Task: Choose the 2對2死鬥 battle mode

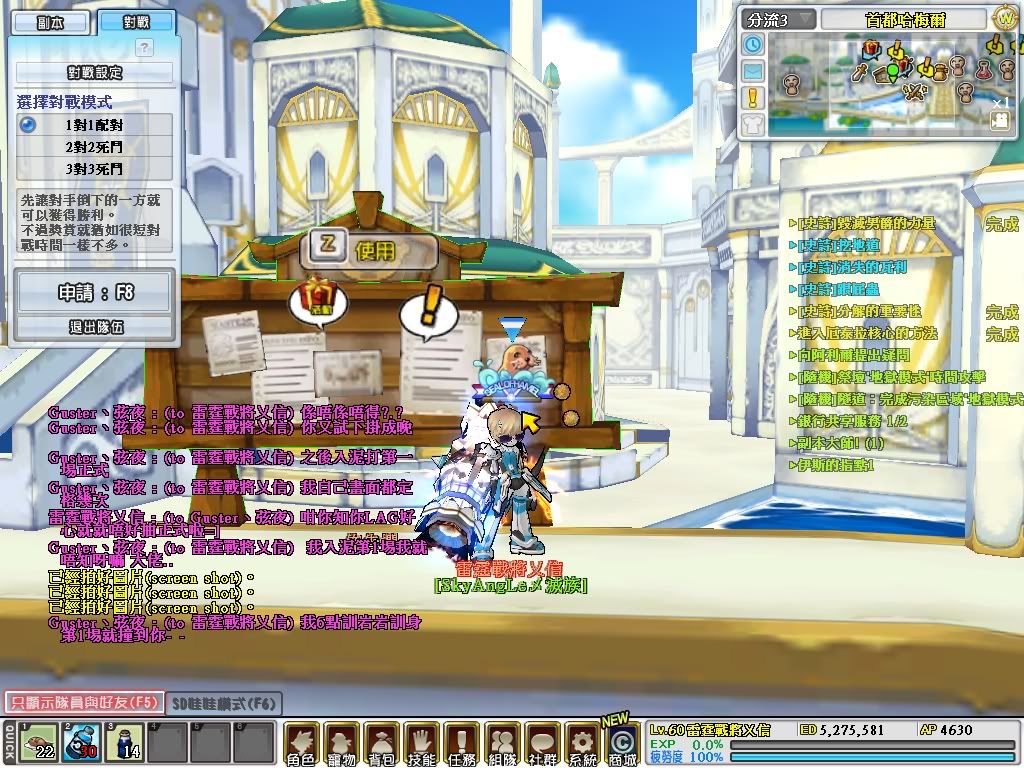Action: [94, 146]
